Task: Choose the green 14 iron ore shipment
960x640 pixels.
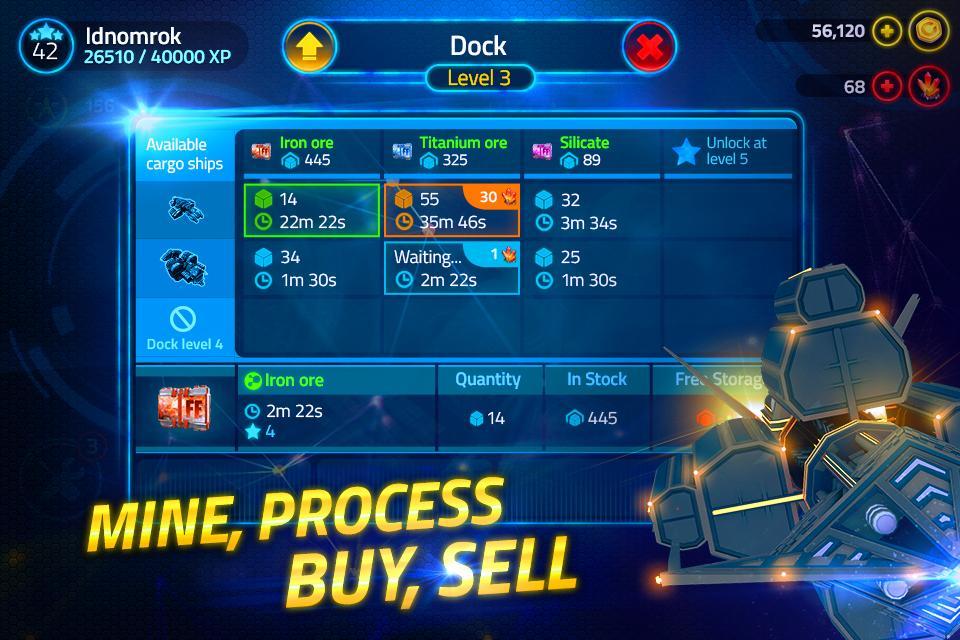Action: (x=311, y=211)
